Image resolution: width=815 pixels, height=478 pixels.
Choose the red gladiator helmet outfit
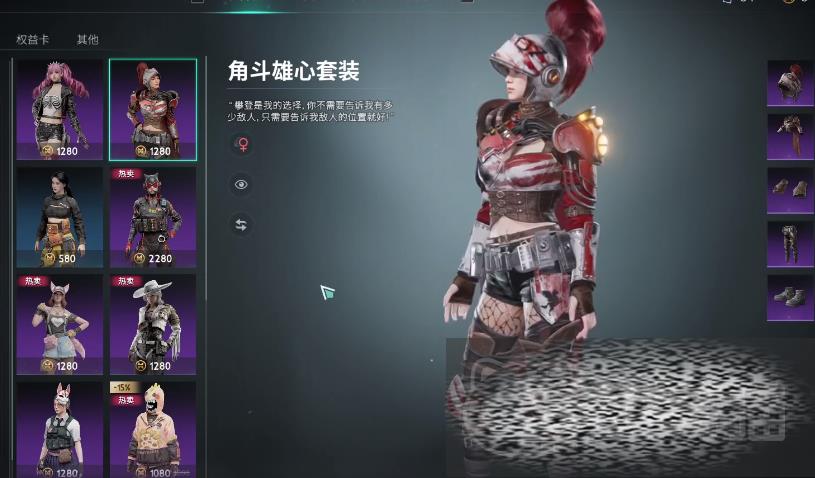(x=153, y=109)
